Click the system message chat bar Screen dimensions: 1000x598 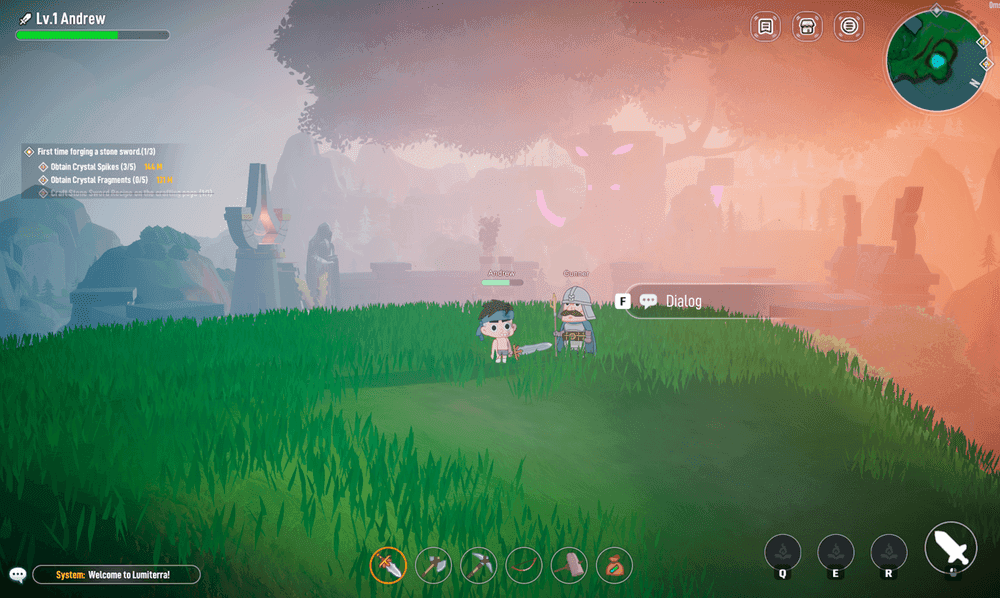[116, 575]
